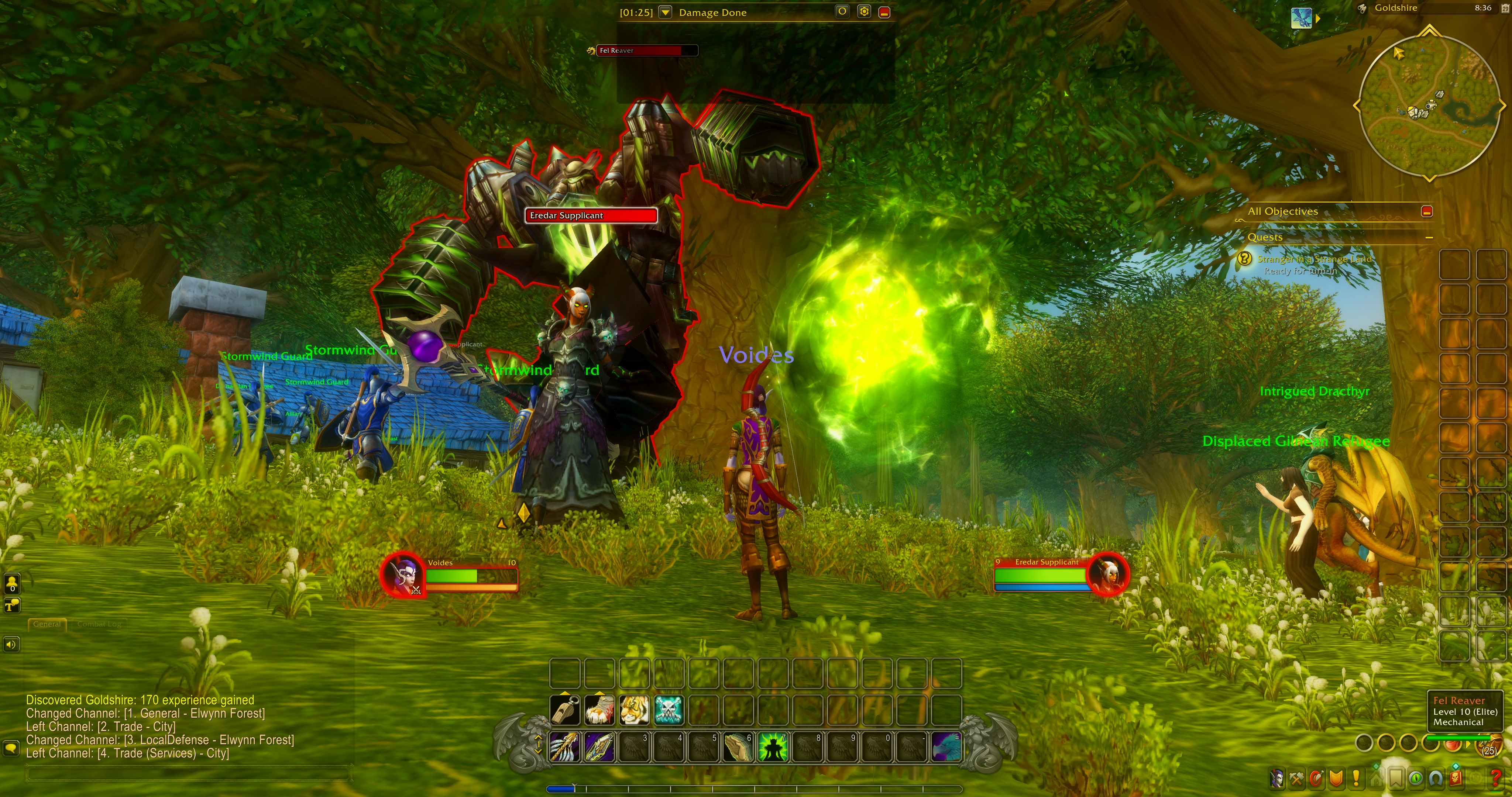Activate the blue hawk ability on the action bar

tap(946, 747)
